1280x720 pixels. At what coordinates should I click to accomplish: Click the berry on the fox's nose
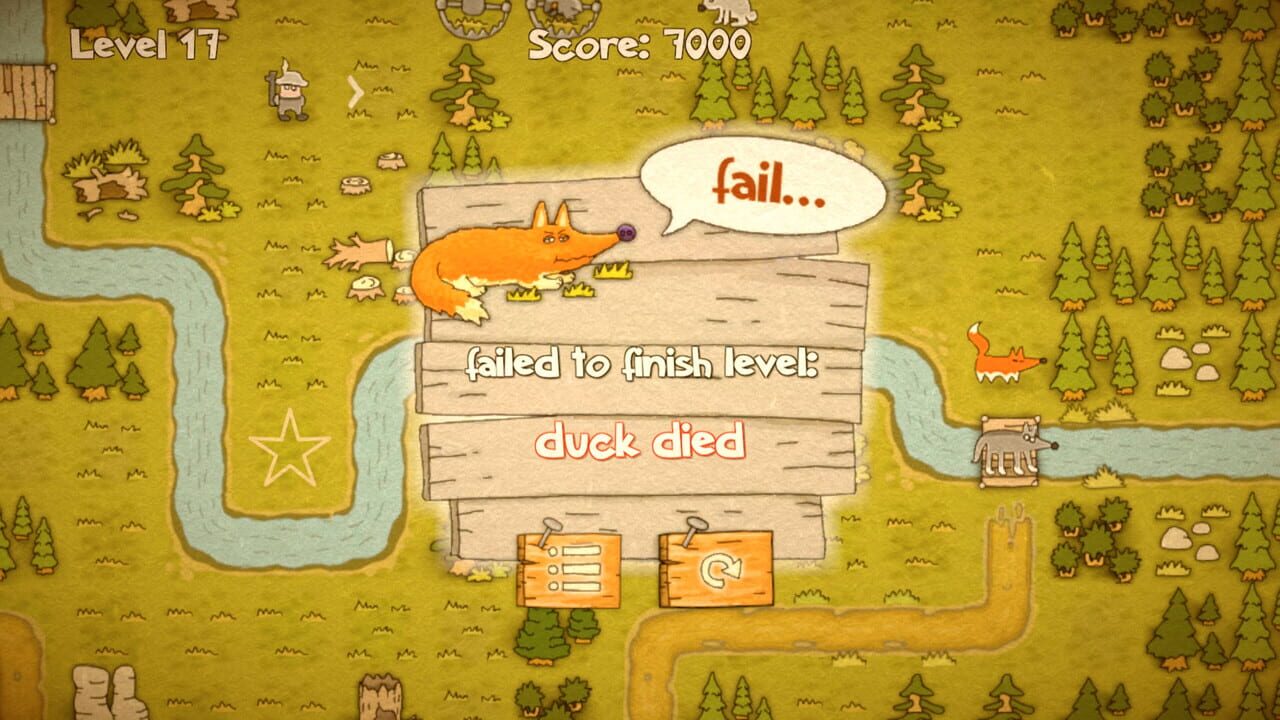point(625,232)
